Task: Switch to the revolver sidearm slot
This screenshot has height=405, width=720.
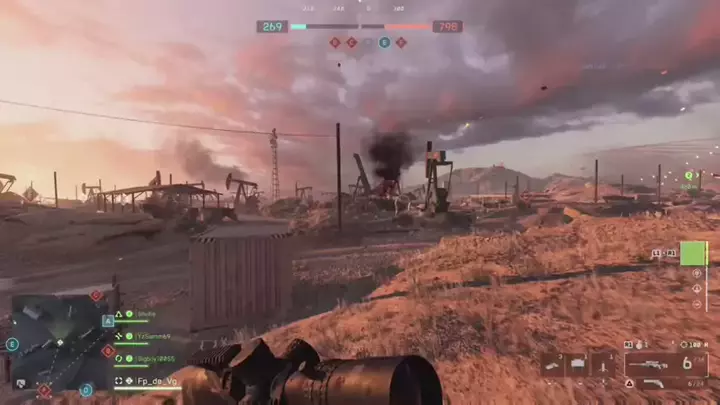Action: point(652,384)
